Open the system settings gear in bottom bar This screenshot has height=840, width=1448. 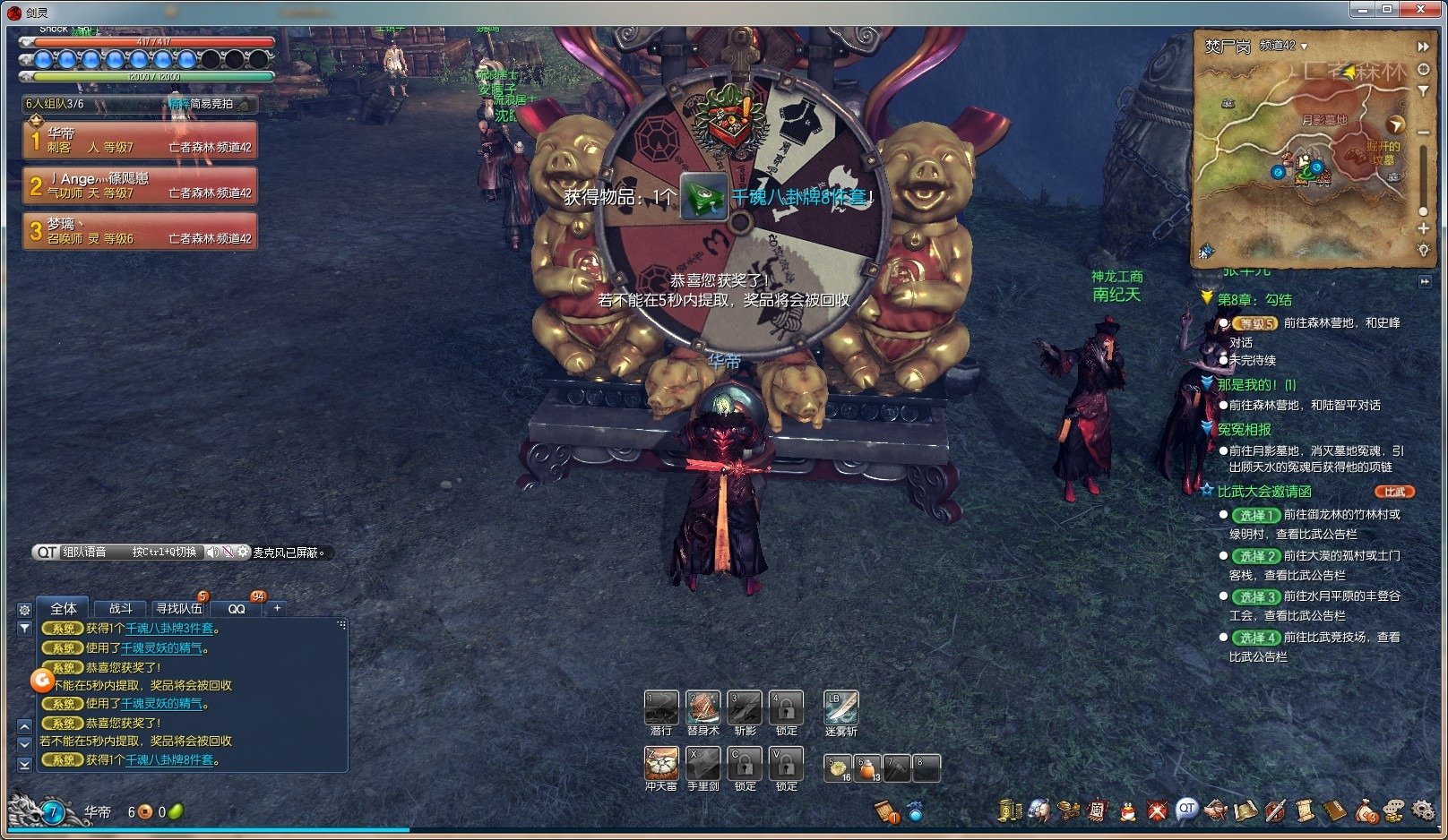tap(1423, 810)
